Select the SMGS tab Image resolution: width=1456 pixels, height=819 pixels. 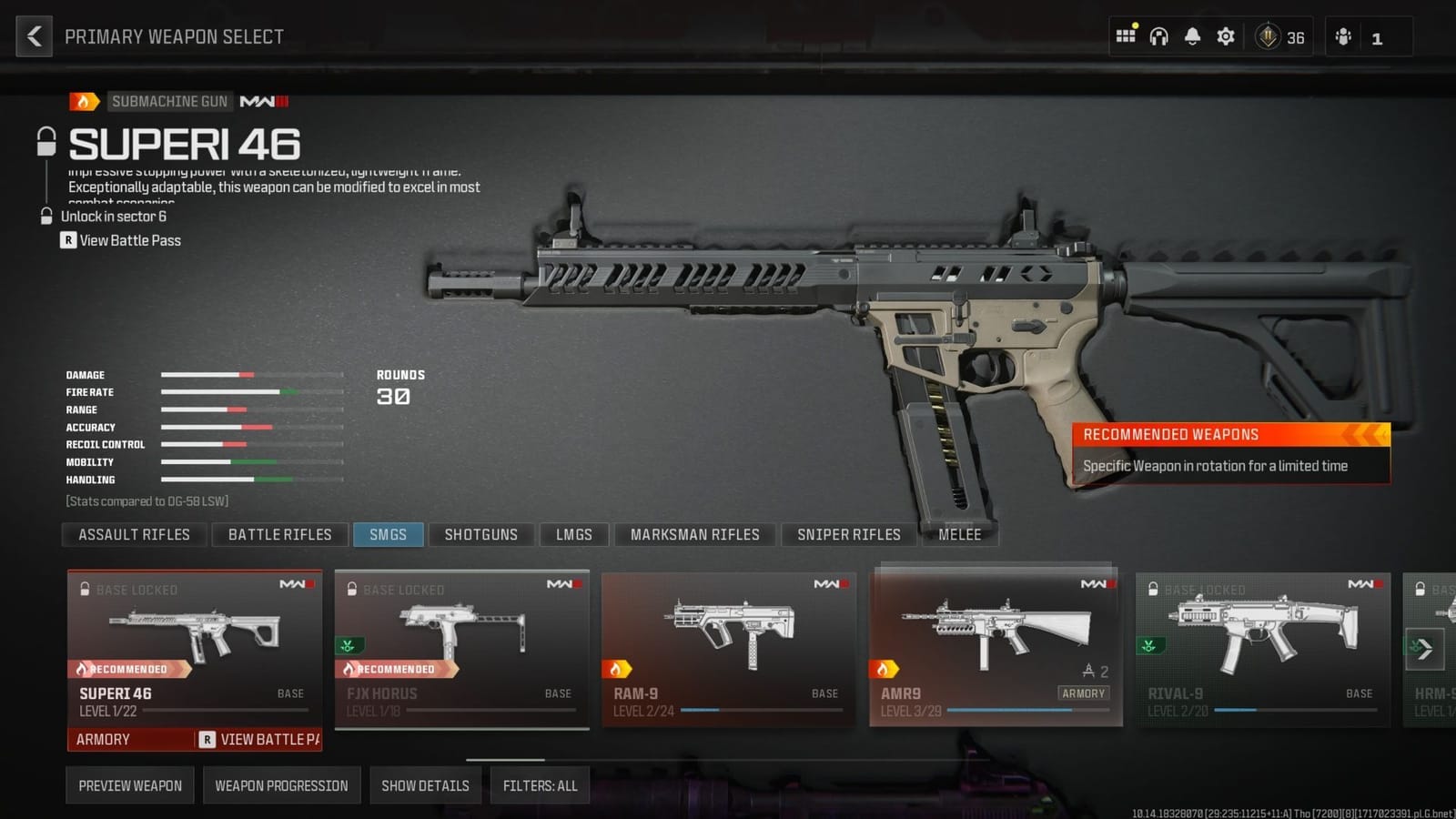coord(389,534)
